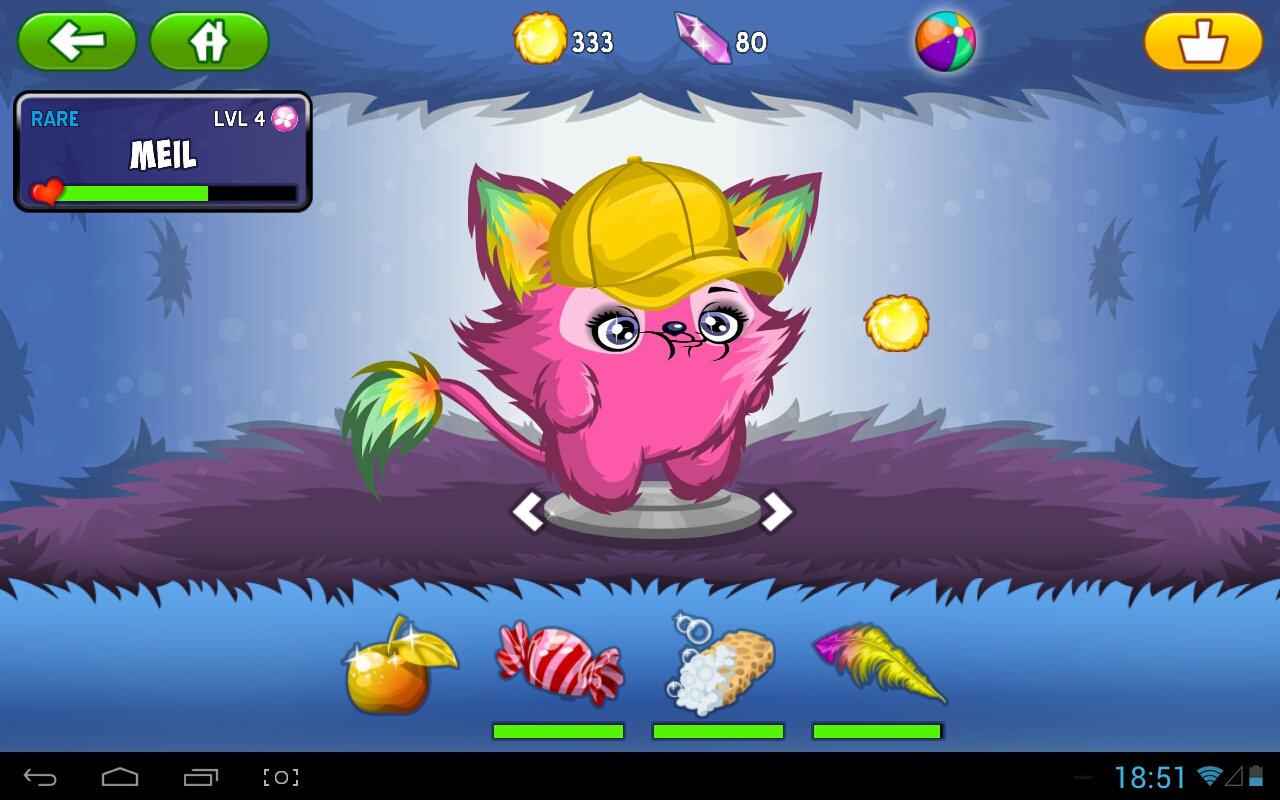Tap the heart on the health bar
The image size is (1280, 800).
click(44, 190)
